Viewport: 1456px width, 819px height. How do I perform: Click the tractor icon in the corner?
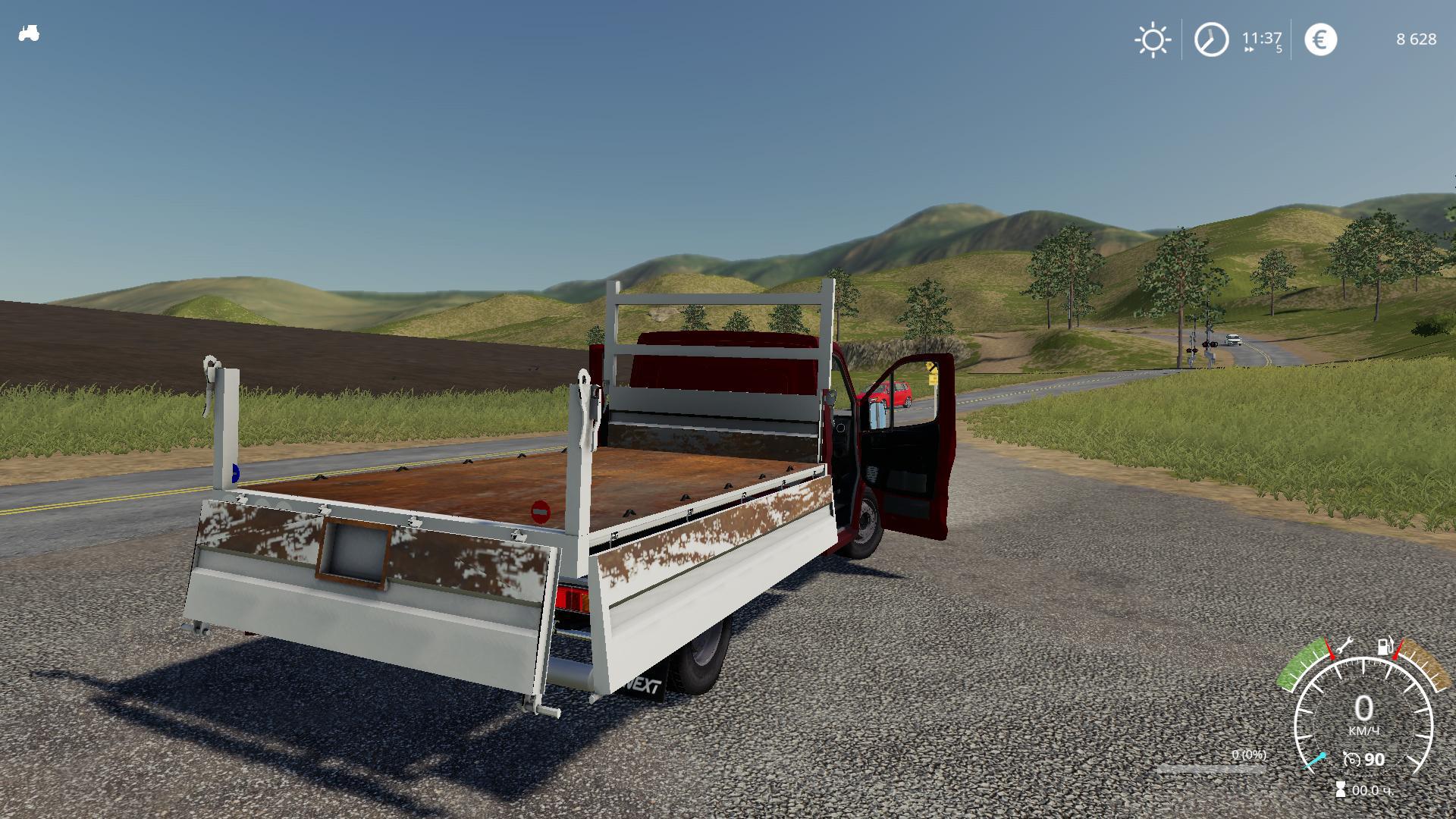tap(29, 34)
